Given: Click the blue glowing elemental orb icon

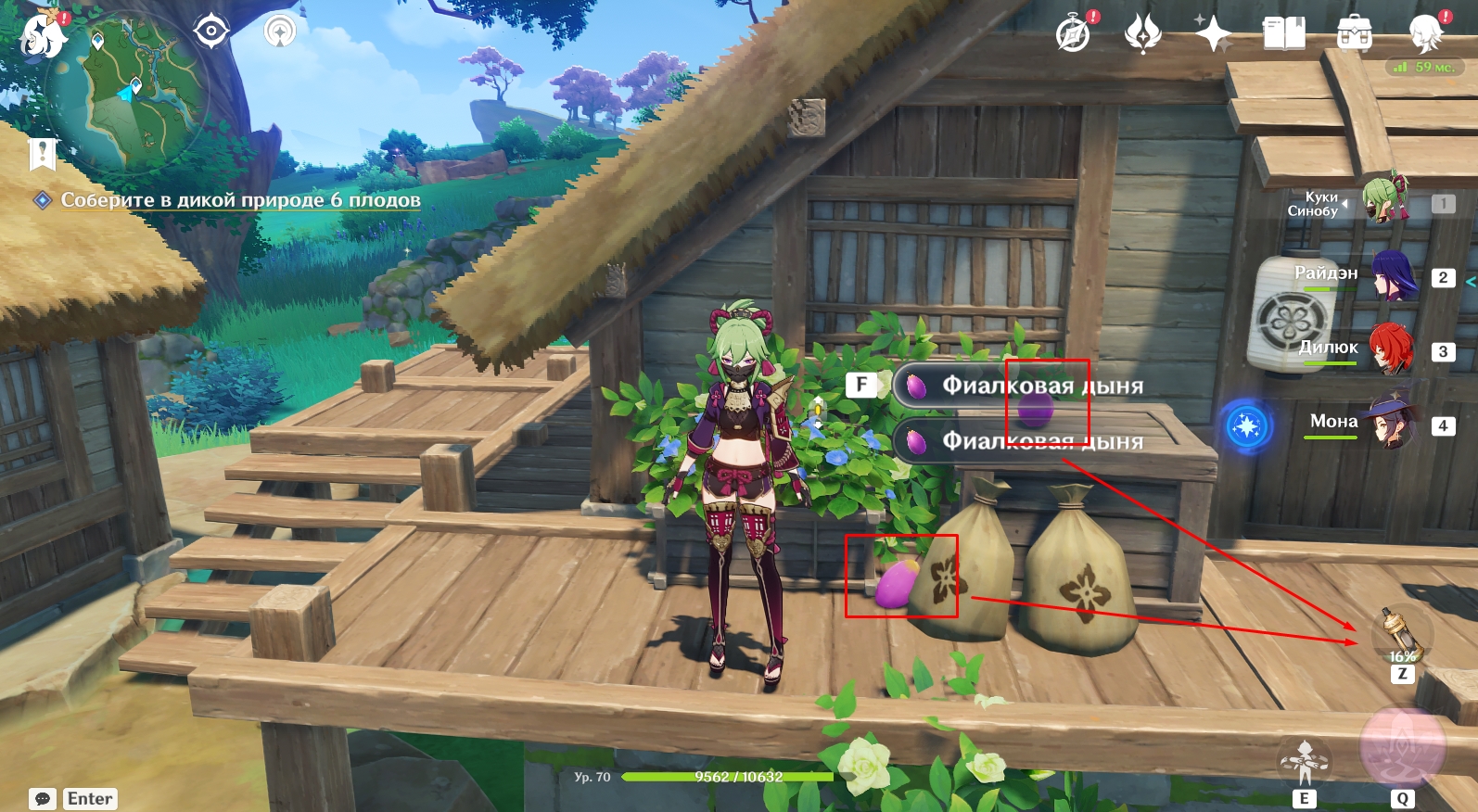Looking at the screenshot, I should point(1247,426).
